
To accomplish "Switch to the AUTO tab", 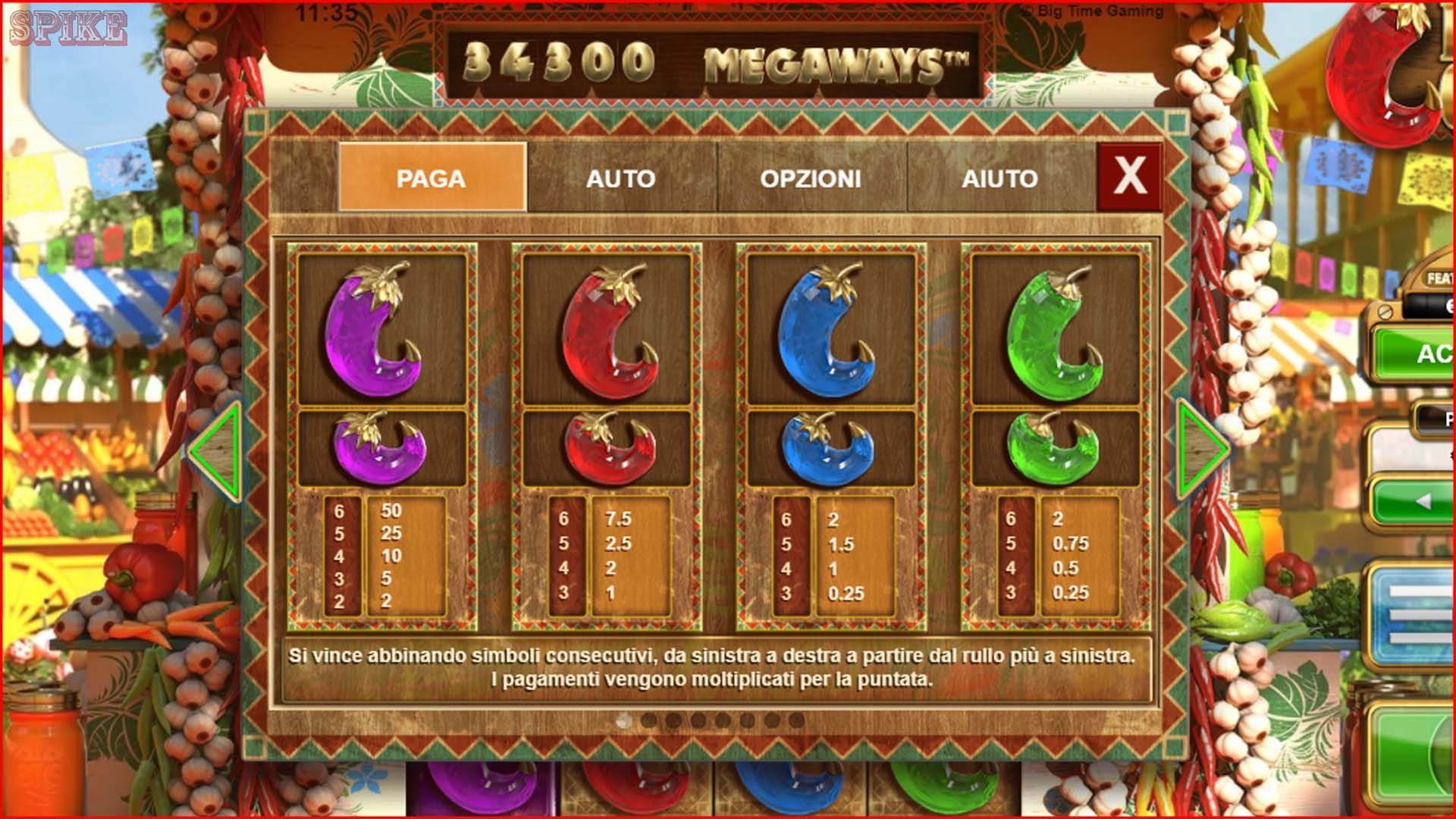I will [x=622, y=180].
